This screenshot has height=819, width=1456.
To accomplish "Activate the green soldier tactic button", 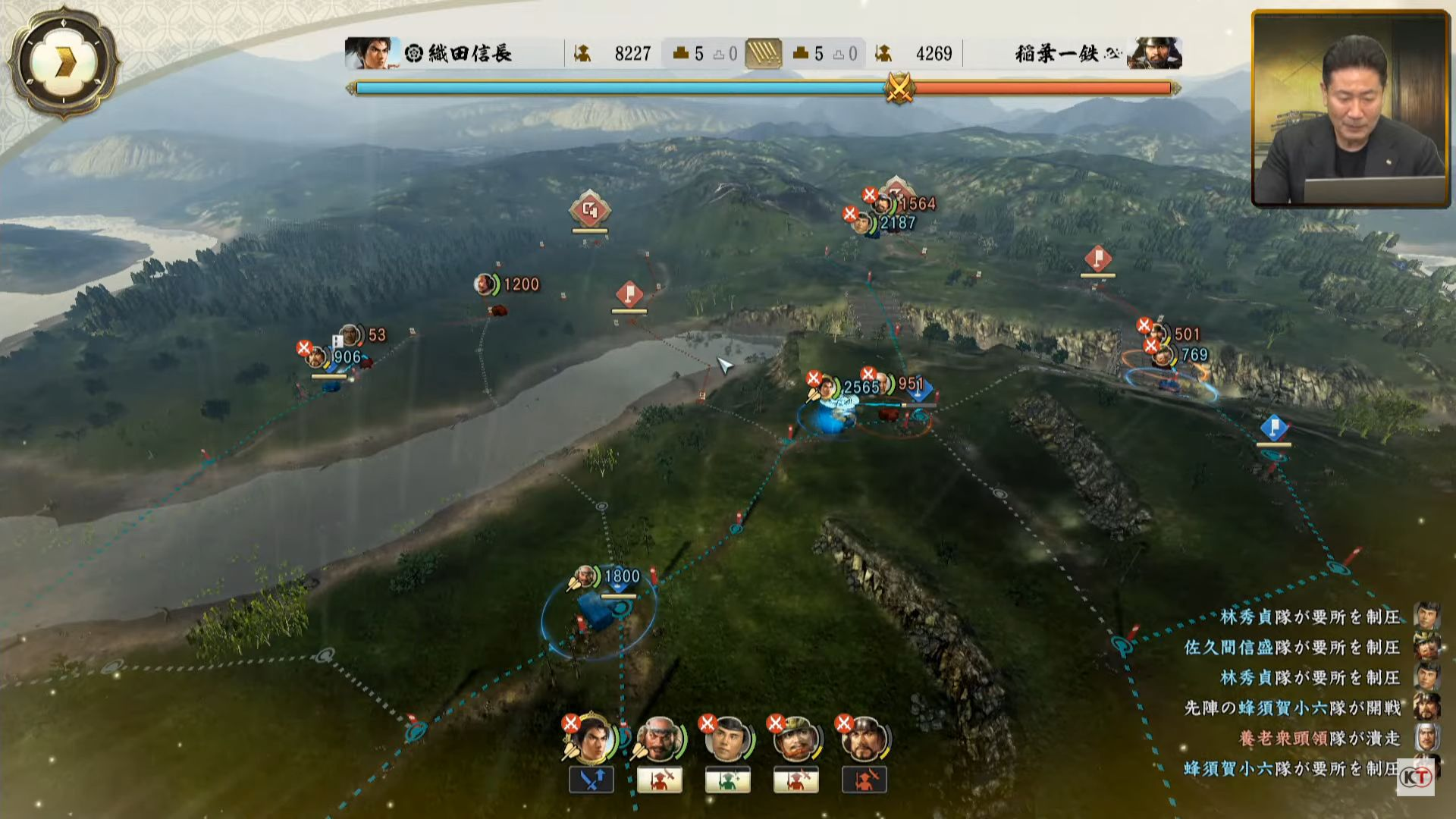I will point(728,780).
